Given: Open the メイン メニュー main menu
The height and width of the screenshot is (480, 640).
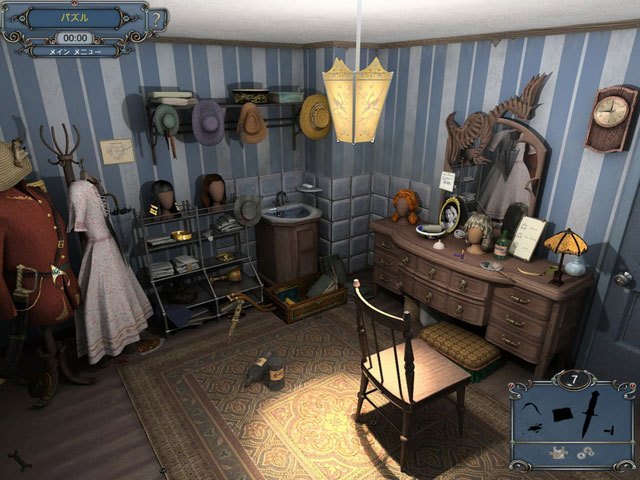Looking at the screenshot, I should coord(75,51).
